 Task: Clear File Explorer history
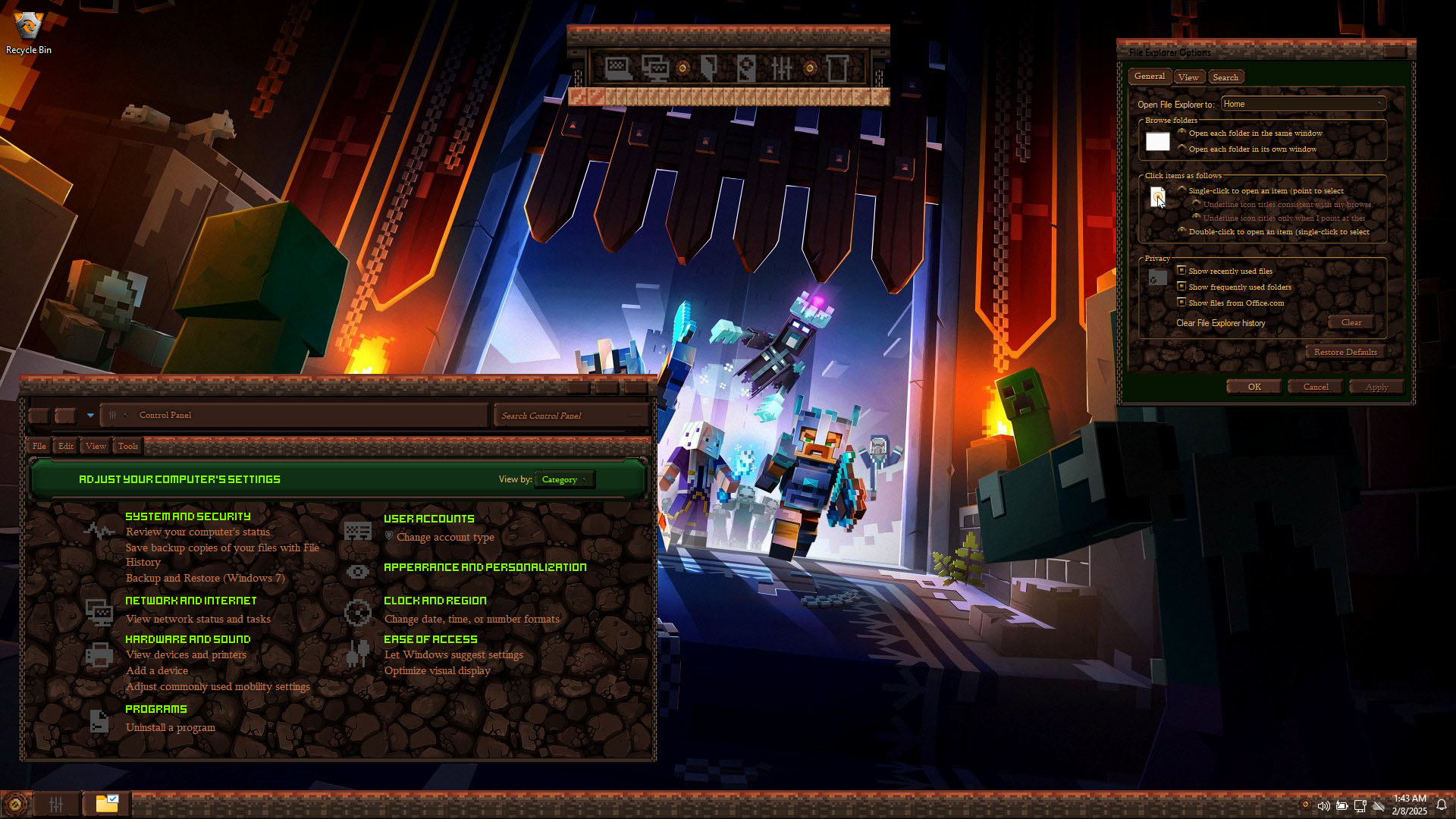pyautogui.click(x=1351, y=323)
